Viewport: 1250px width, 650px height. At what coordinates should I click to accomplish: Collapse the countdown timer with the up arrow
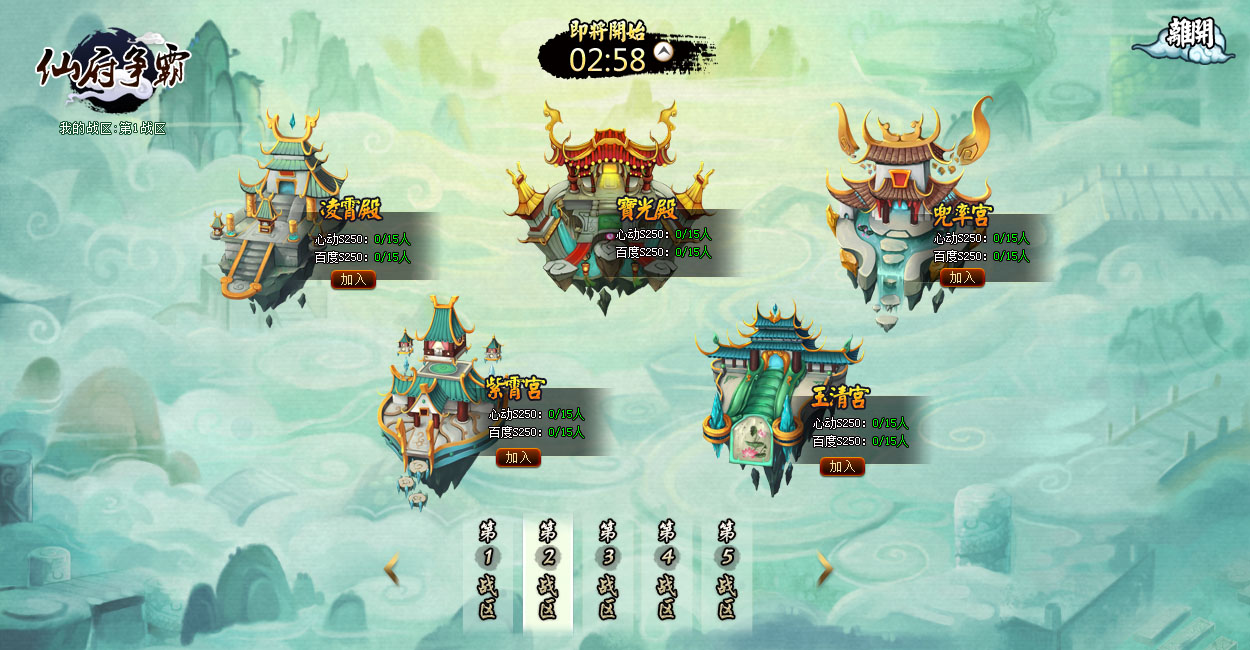coord(663,51)
